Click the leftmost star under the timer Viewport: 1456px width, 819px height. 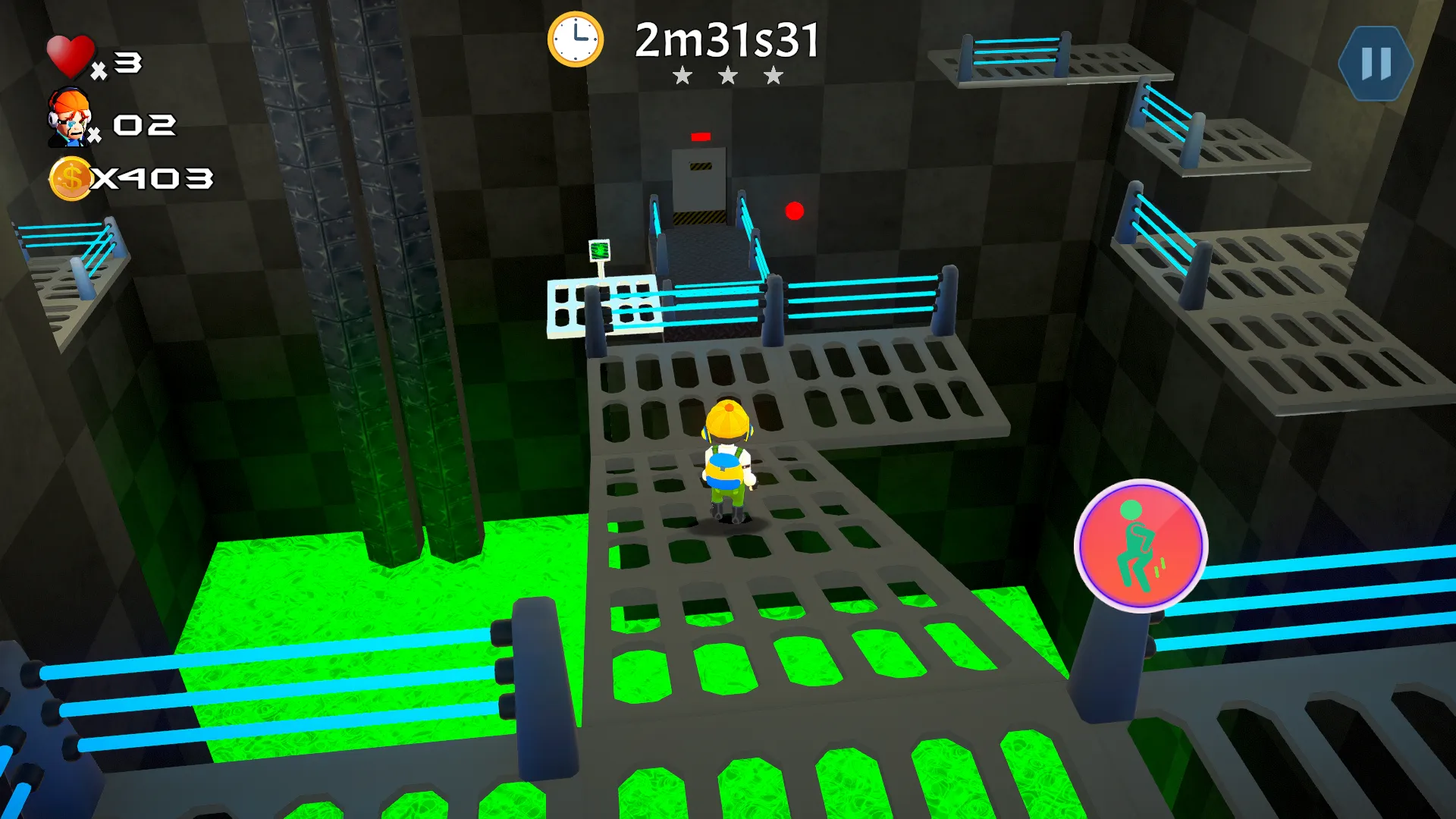coord(682,76)
